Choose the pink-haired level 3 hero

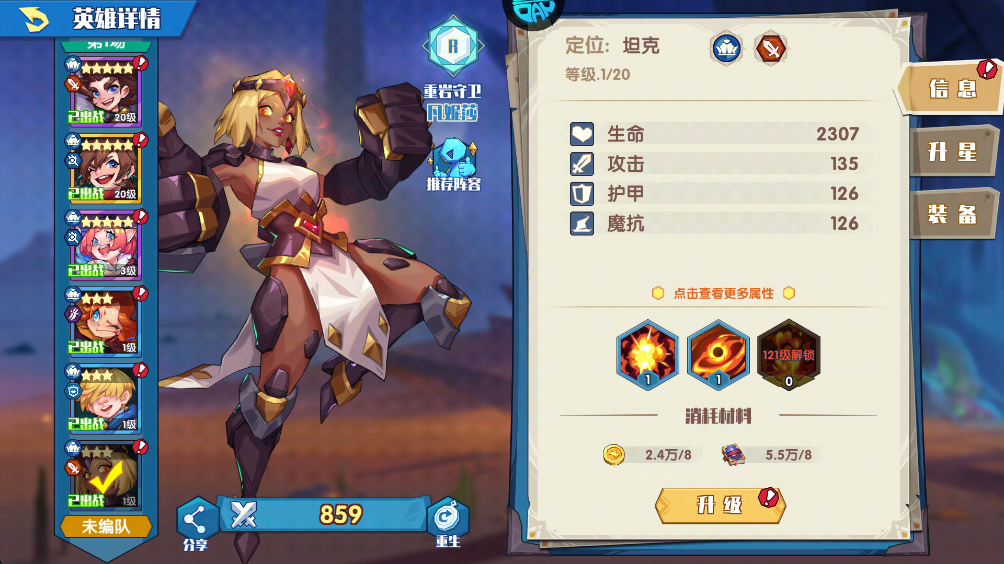click(103, 246)
